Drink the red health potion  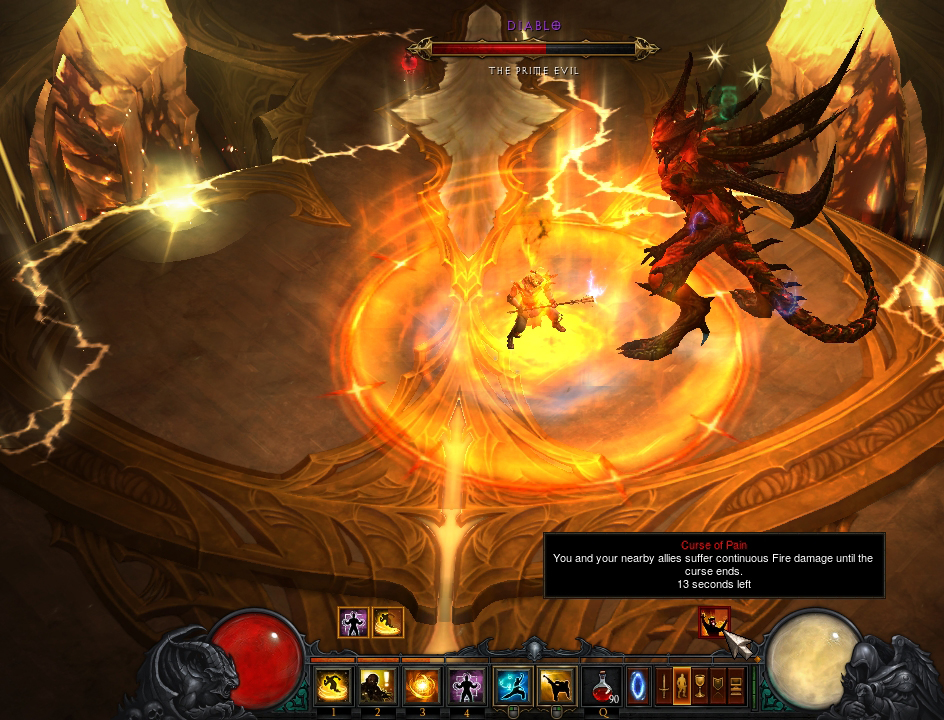point(601,686)
